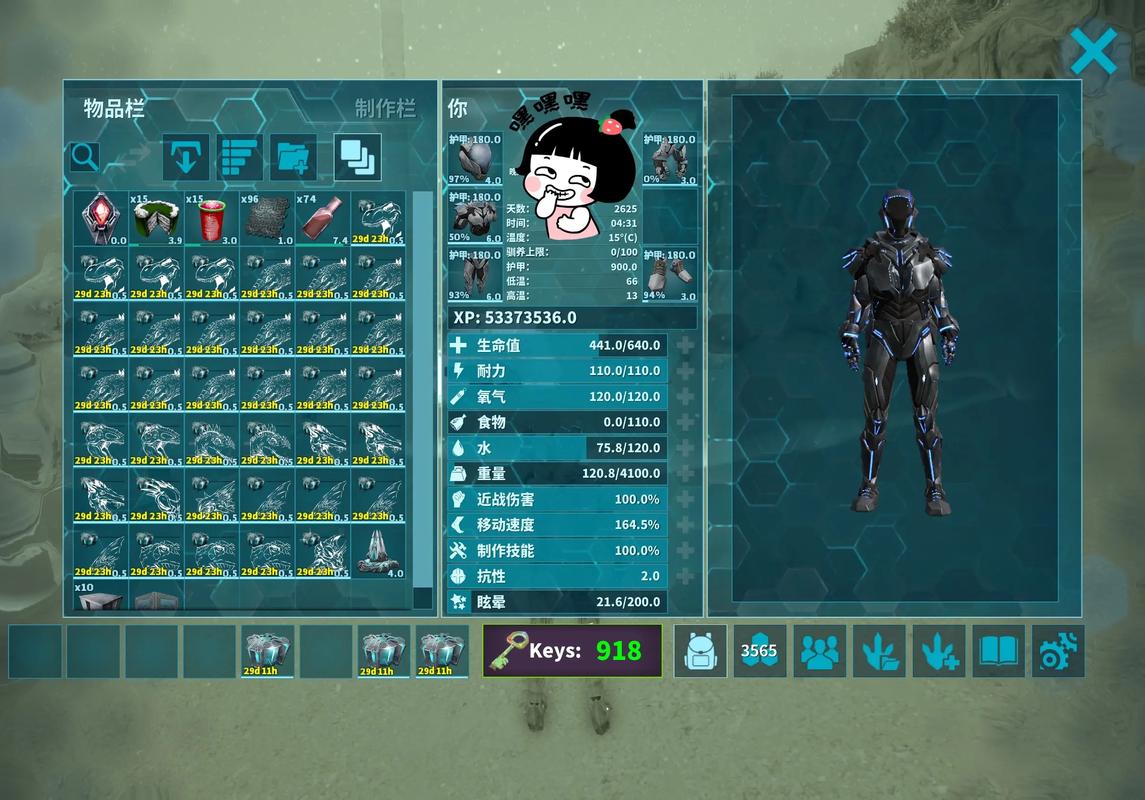Close the inventory with the X button
Screen dimensions: 1145x800
pos(1093,51)
